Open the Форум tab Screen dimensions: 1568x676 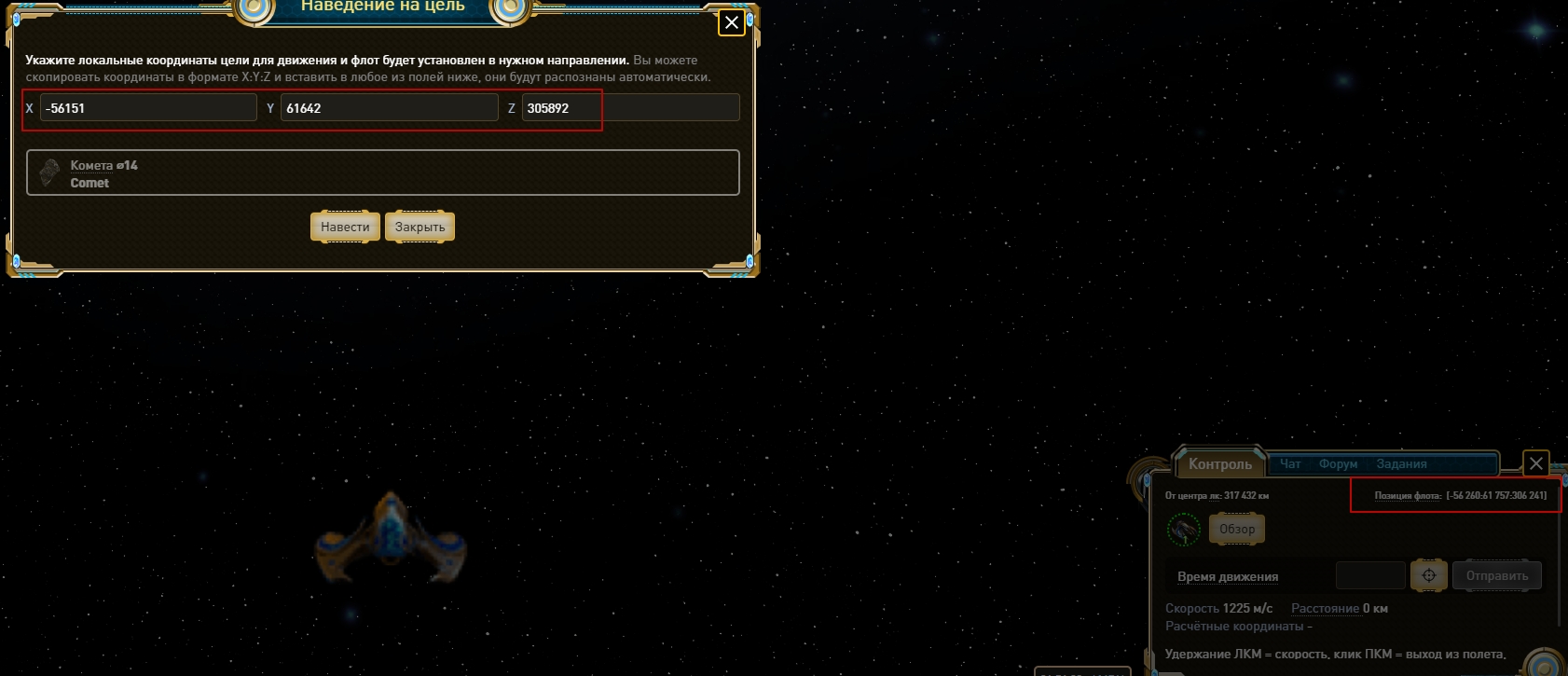coord(1338,463)
